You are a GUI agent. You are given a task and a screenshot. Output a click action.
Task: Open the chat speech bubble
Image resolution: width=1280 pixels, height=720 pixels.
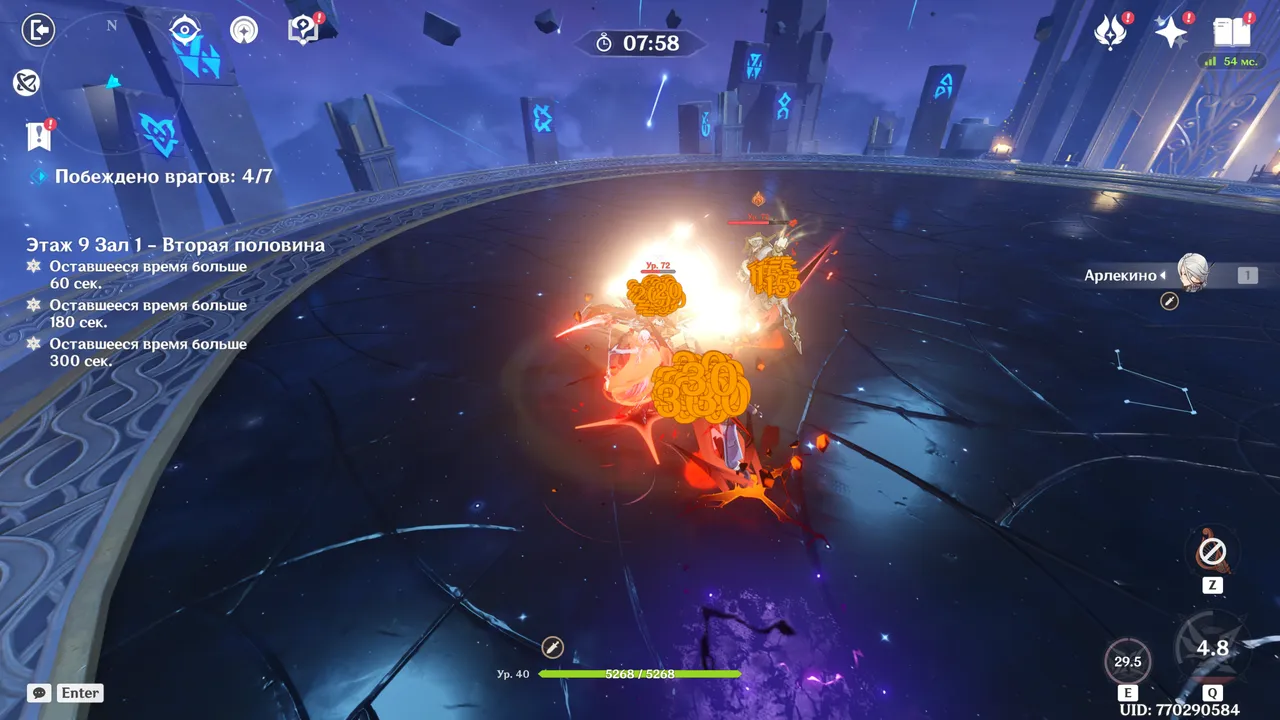(39, 692)
